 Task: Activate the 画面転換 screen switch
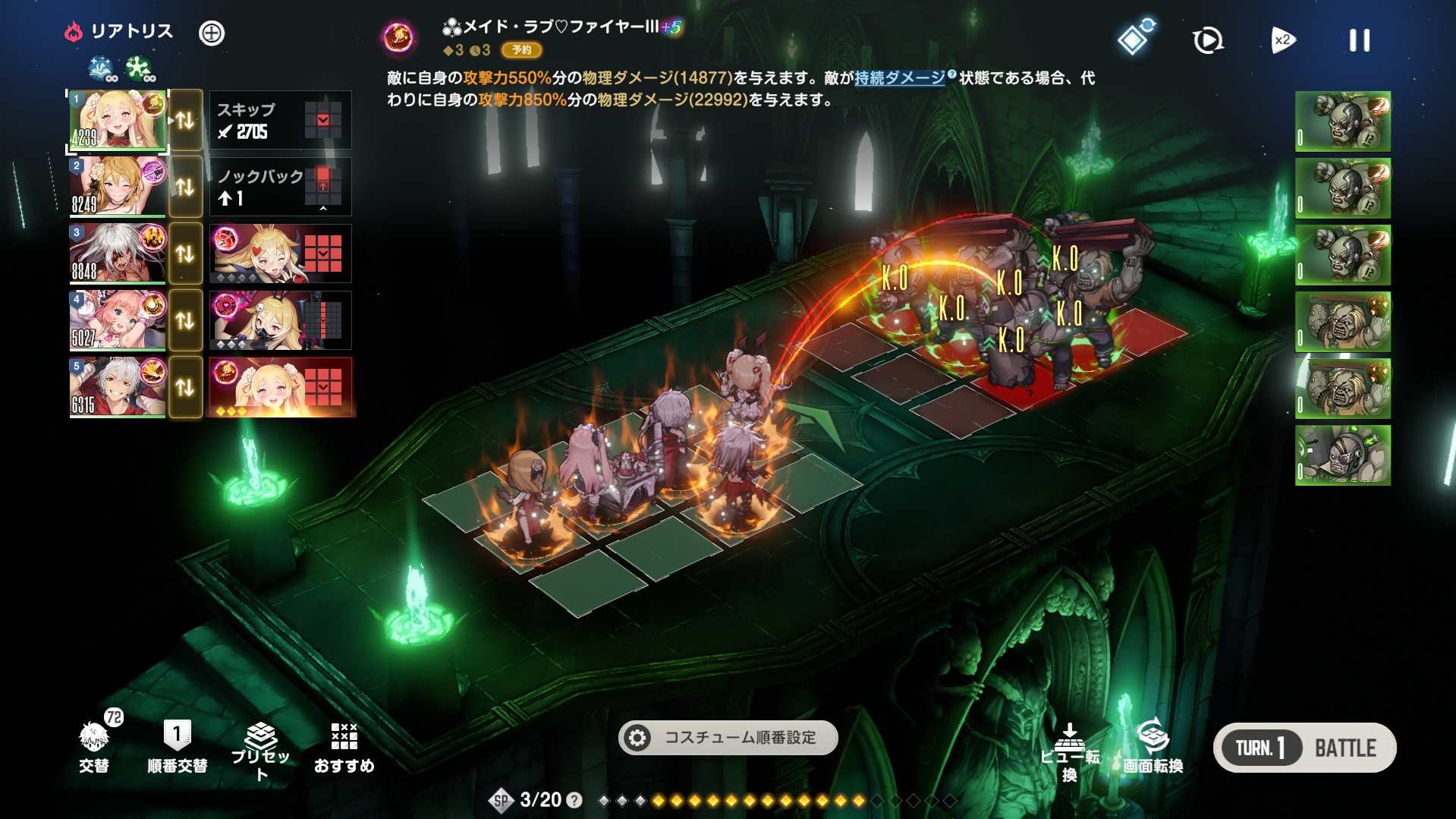(x=1153, y=747)
